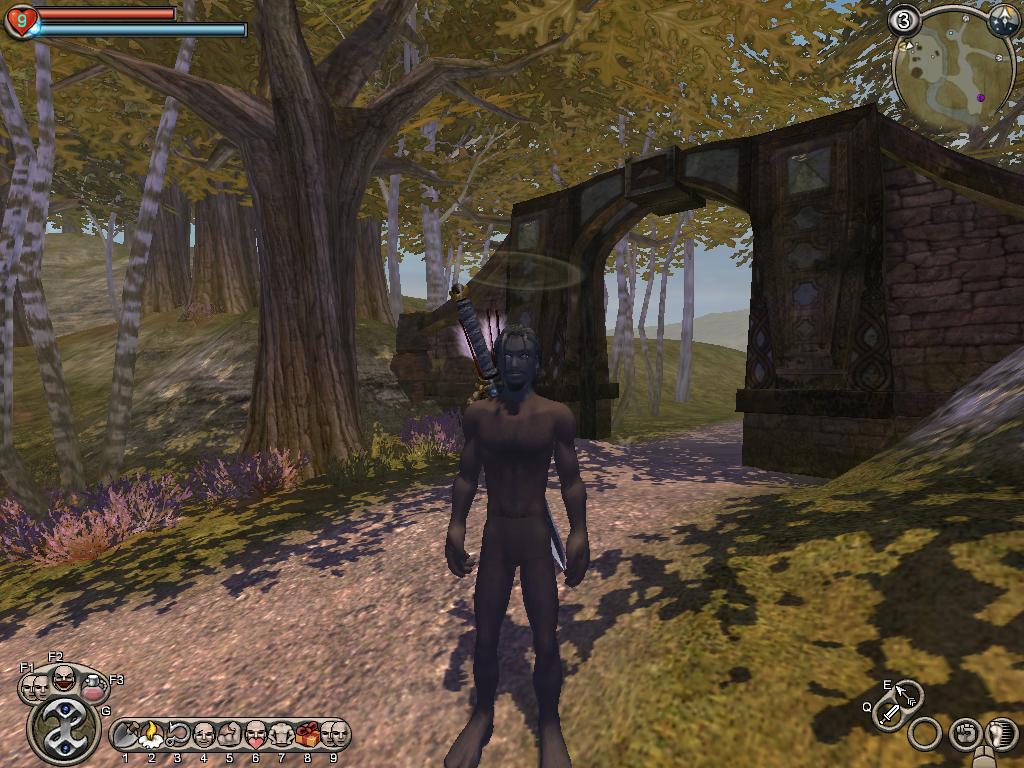Select the twin faces expression icon
Viewport: 1024px width, 768px height.
[35, 687]
